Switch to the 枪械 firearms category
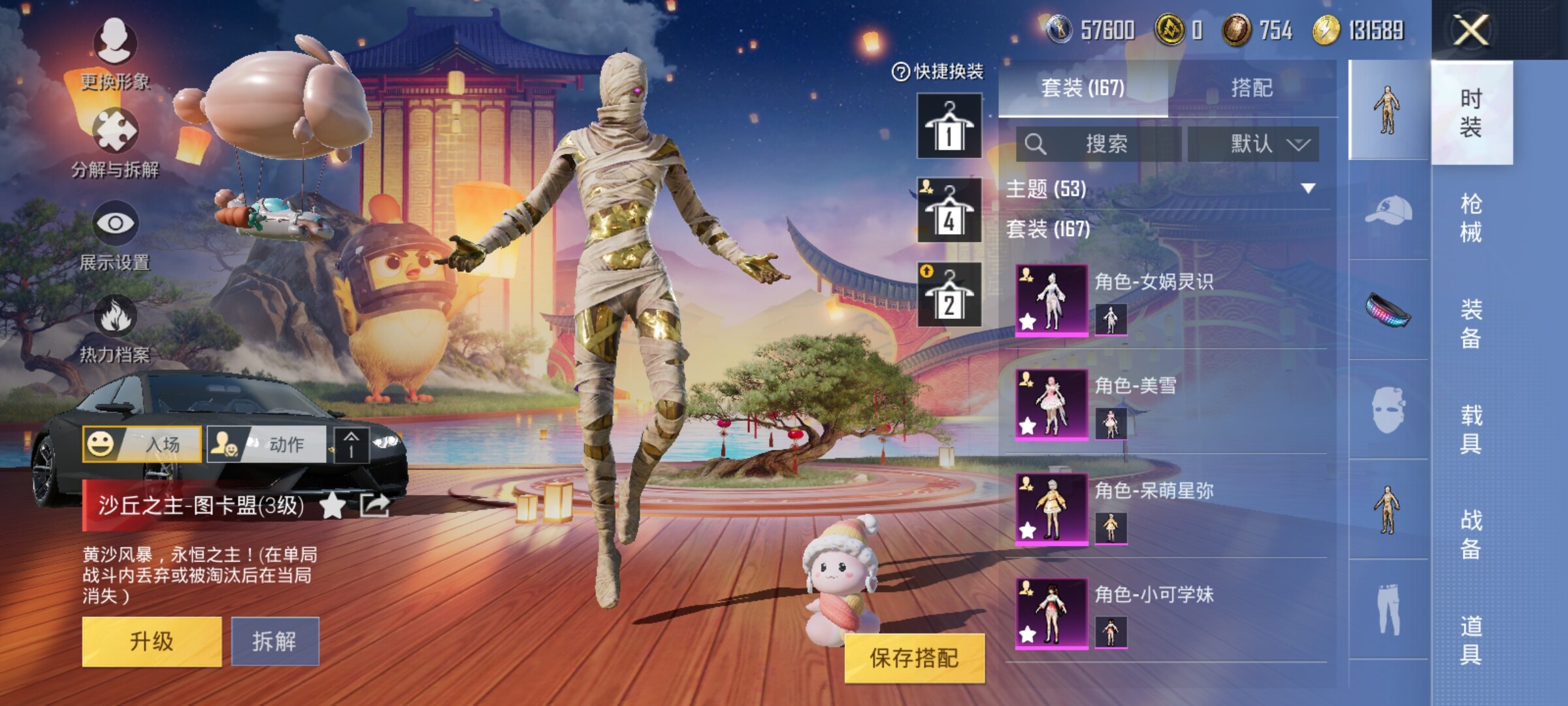 coord(1471,218)
